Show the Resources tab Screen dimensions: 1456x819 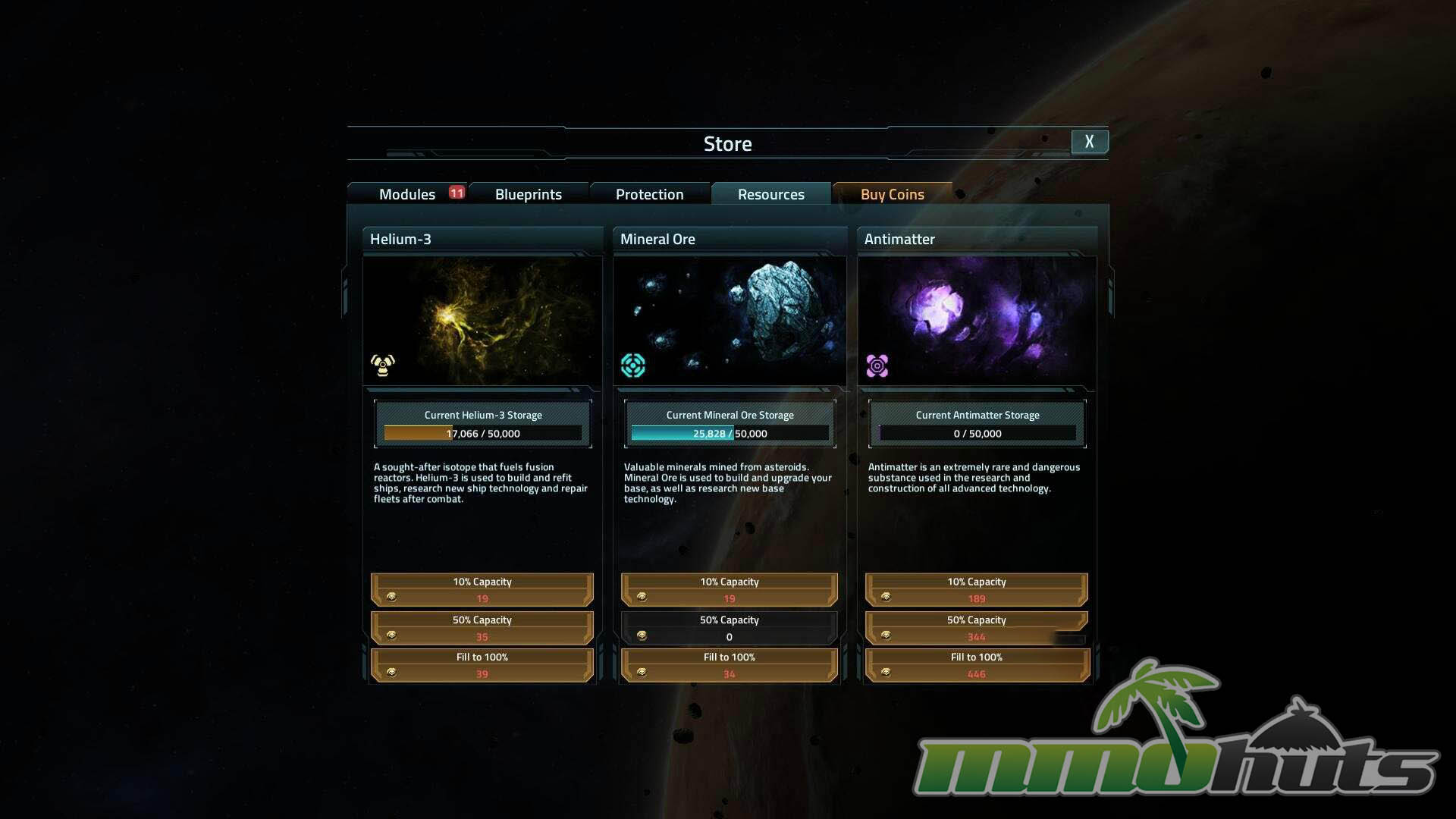pyautogui.click(x=771, y=194)
